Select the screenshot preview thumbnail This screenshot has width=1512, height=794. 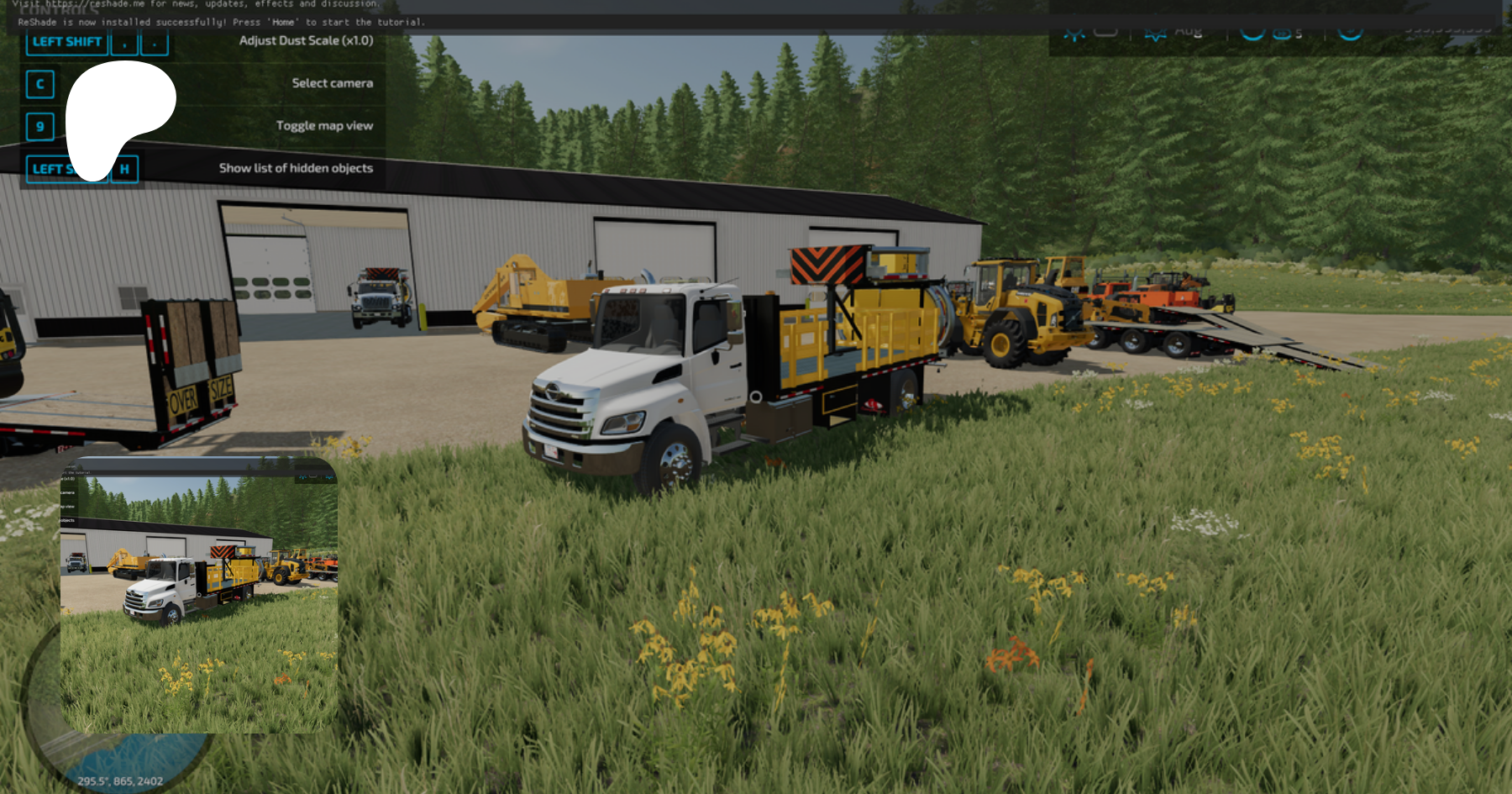click(199, 595)
